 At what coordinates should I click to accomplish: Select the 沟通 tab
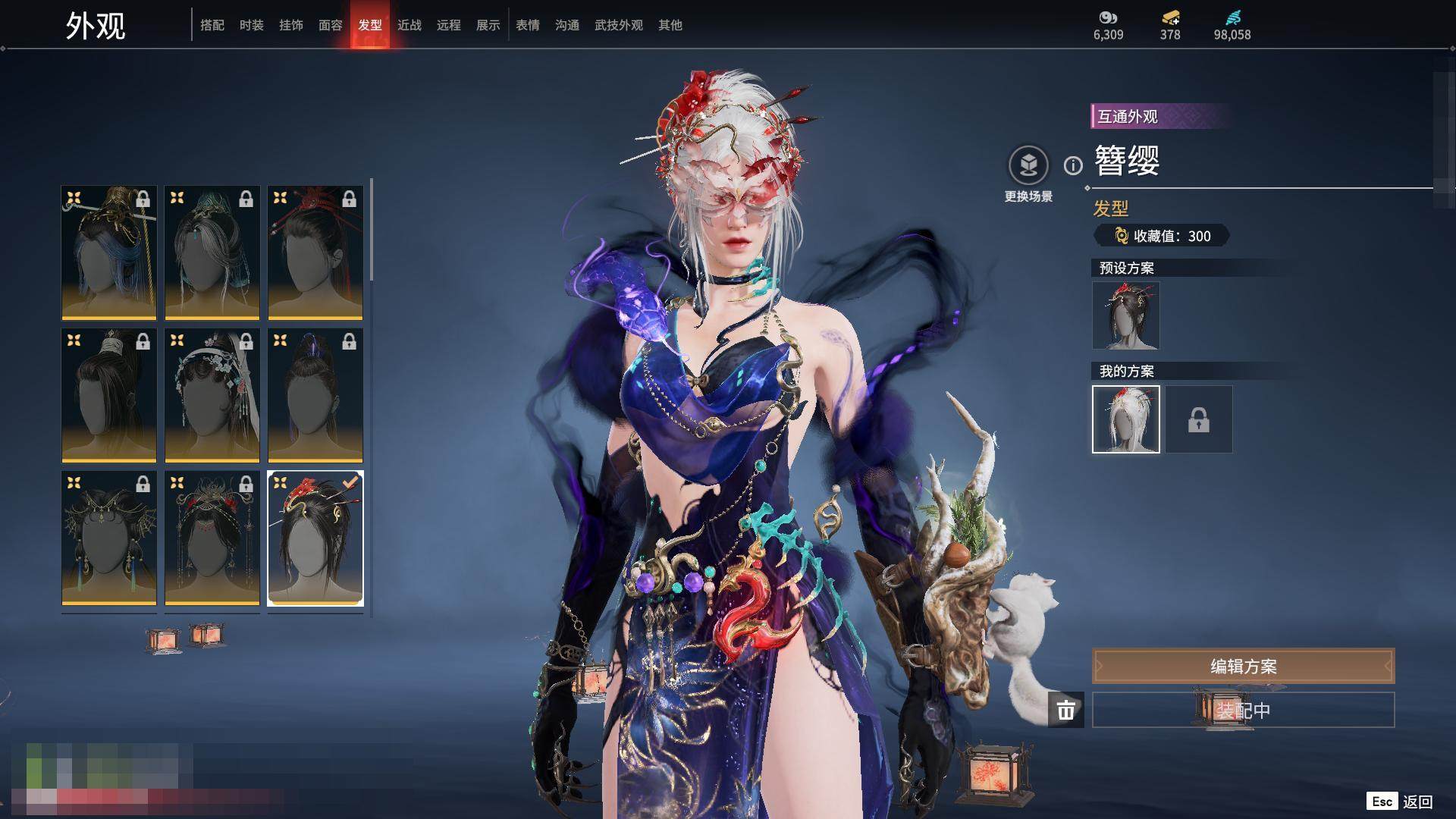(x=567, y=25)
